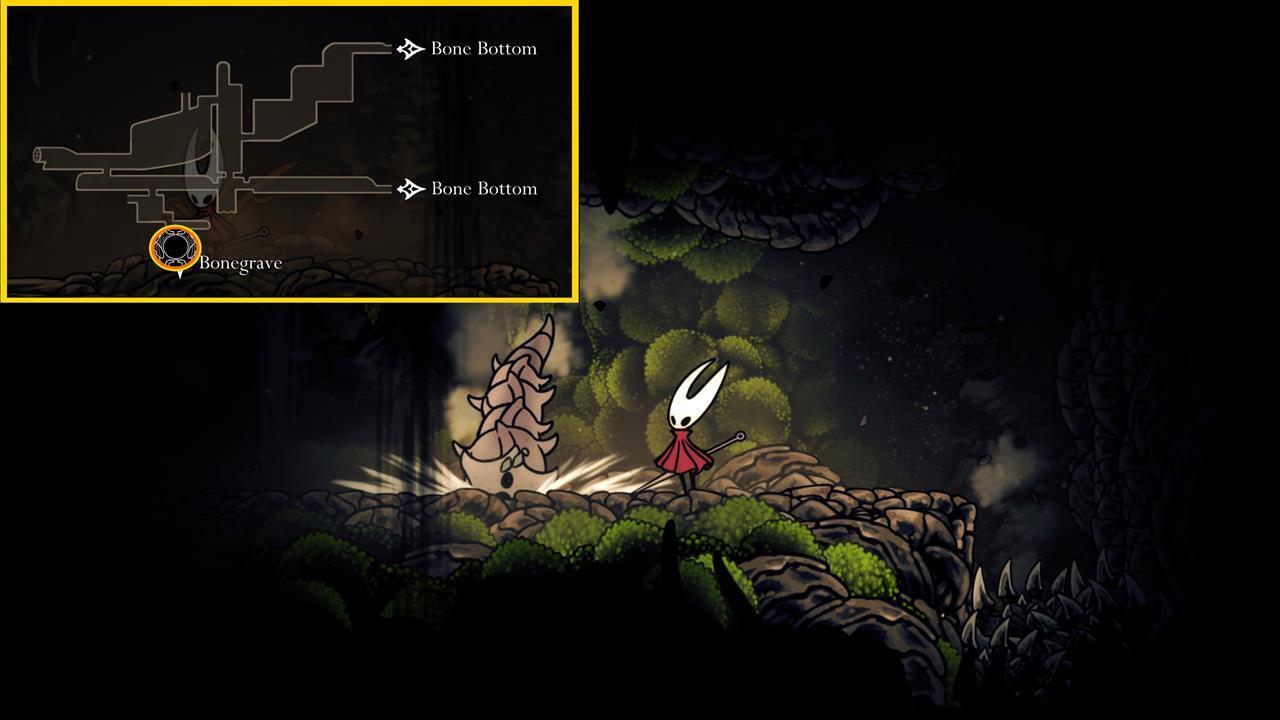
Task: Click the dark circular emblem inside the Bonegrave marker
Action: click(x=175, y=248)
